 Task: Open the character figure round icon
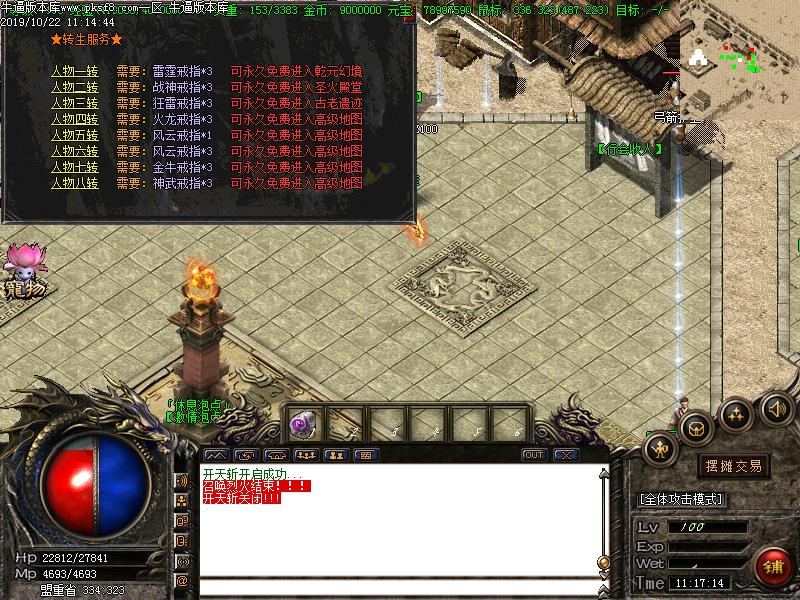coord(660,449)
